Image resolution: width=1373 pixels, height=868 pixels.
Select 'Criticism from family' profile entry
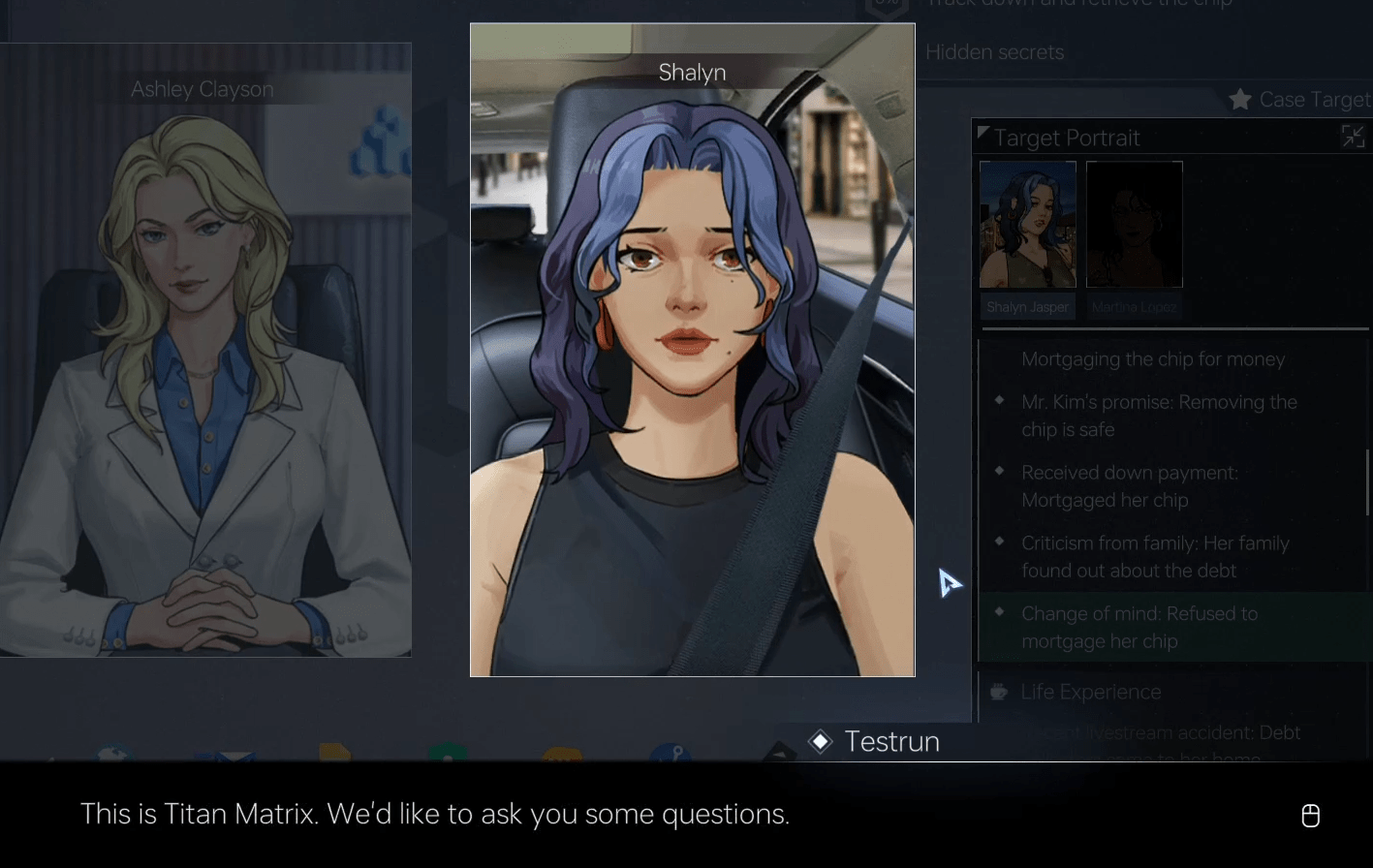pyautogui.click(x=1155, y=557)
